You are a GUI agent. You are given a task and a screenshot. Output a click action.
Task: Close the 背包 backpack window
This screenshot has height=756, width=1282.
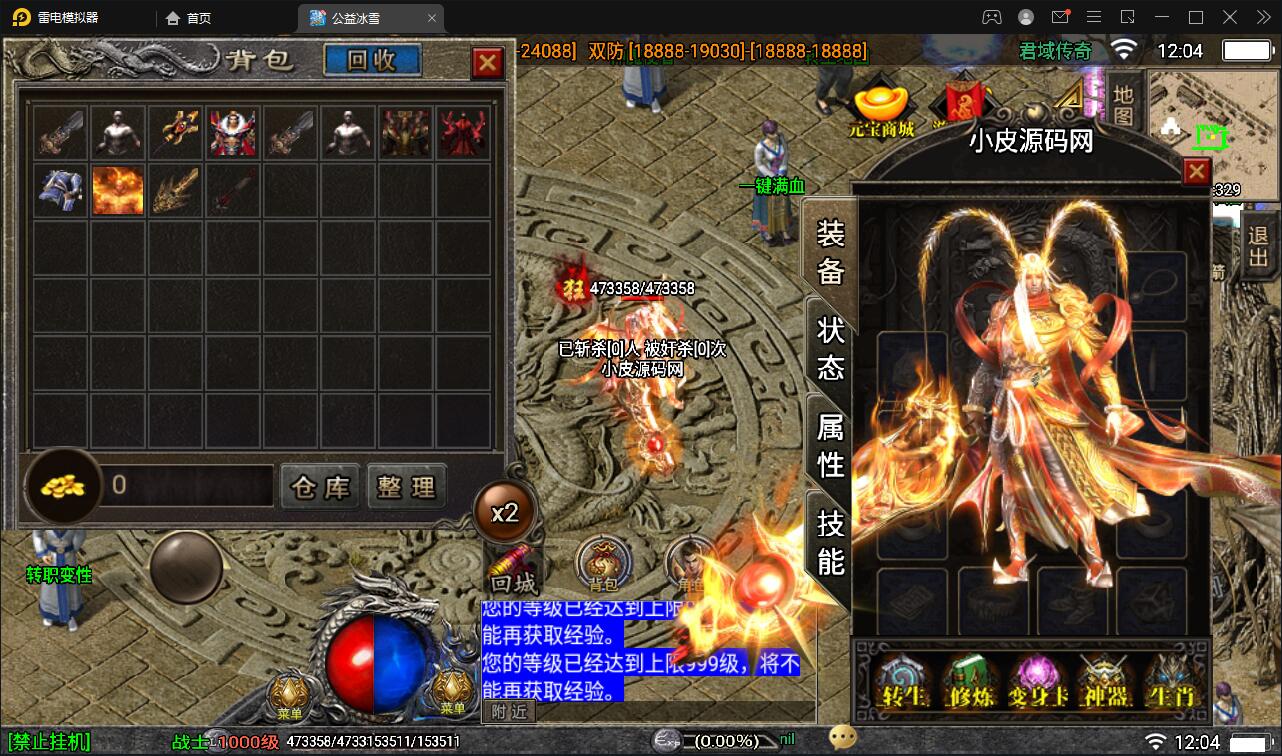click(x=488, y=63)
